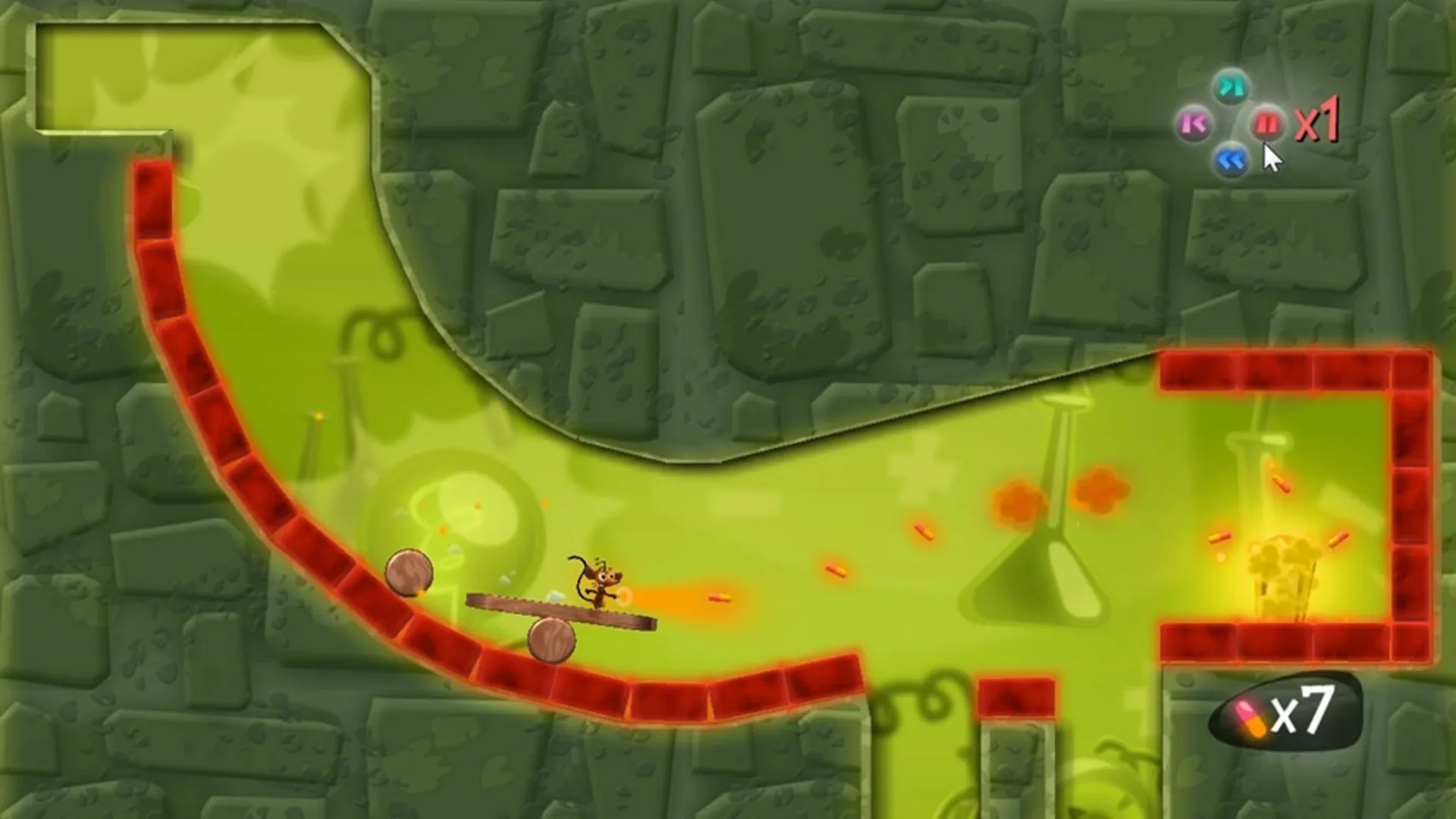Toggle rewind mode with the blue double-arrow
The width and height of the screenshot is (1456, 819).
[1232, 159]
